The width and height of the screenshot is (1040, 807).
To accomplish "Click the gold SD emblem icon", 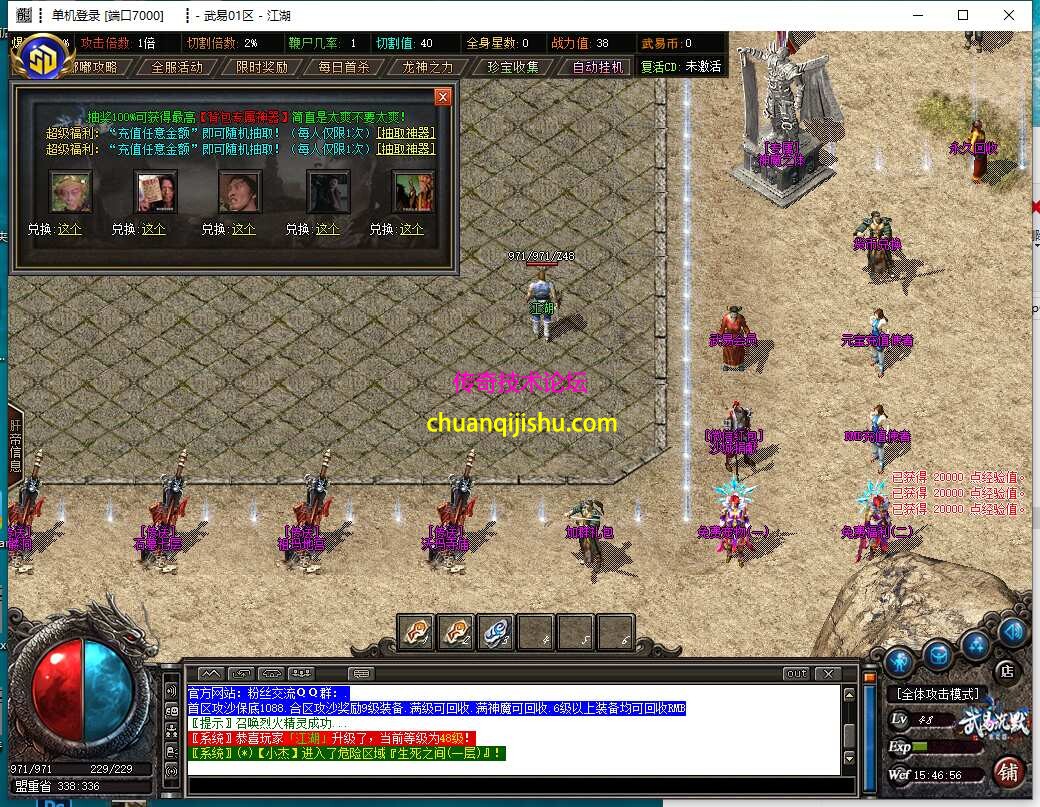I will tap(42, 57).
